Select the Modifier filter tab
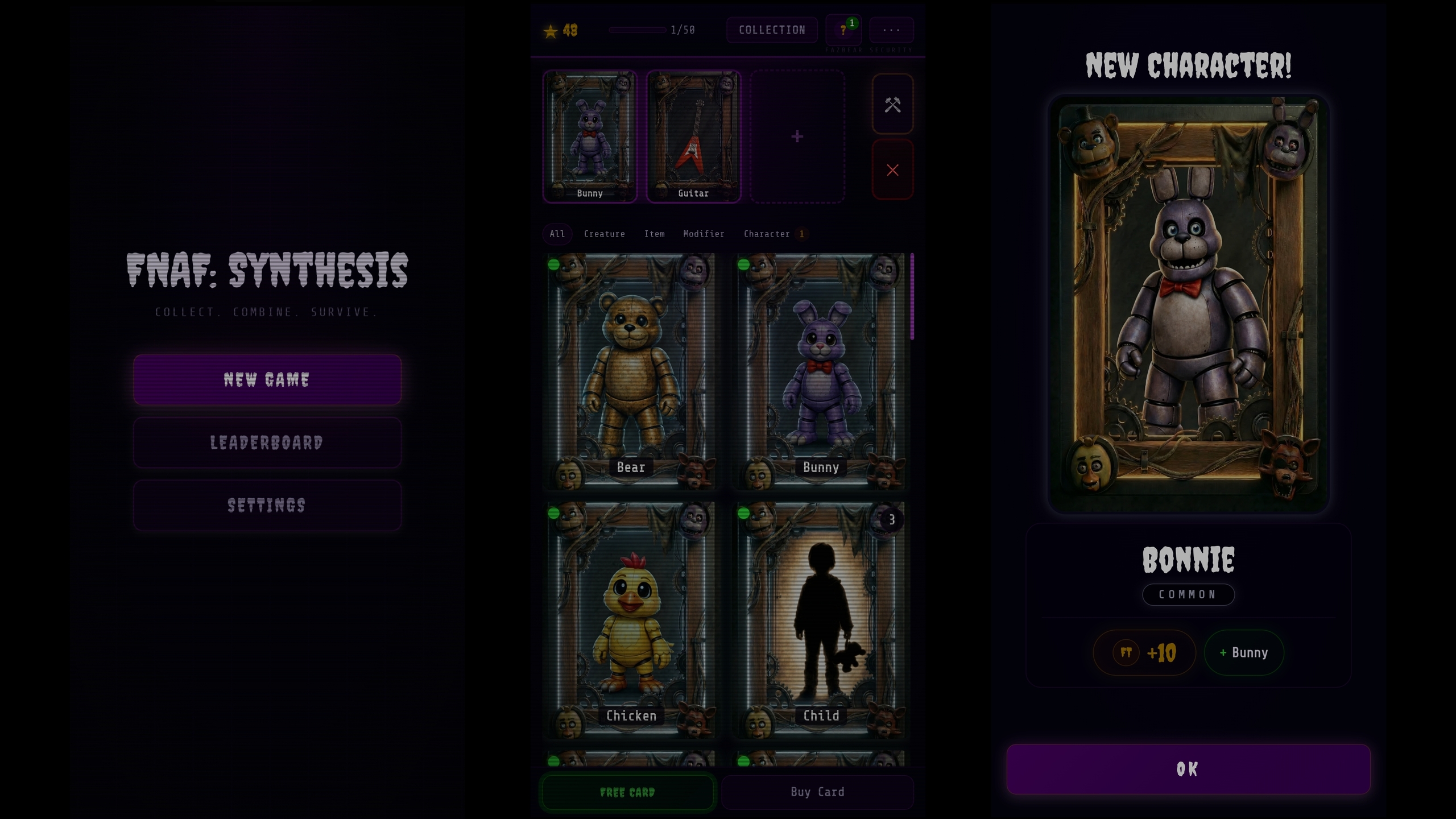The width and height of the screenshot is (1456, 819). [x=704, y=234]
